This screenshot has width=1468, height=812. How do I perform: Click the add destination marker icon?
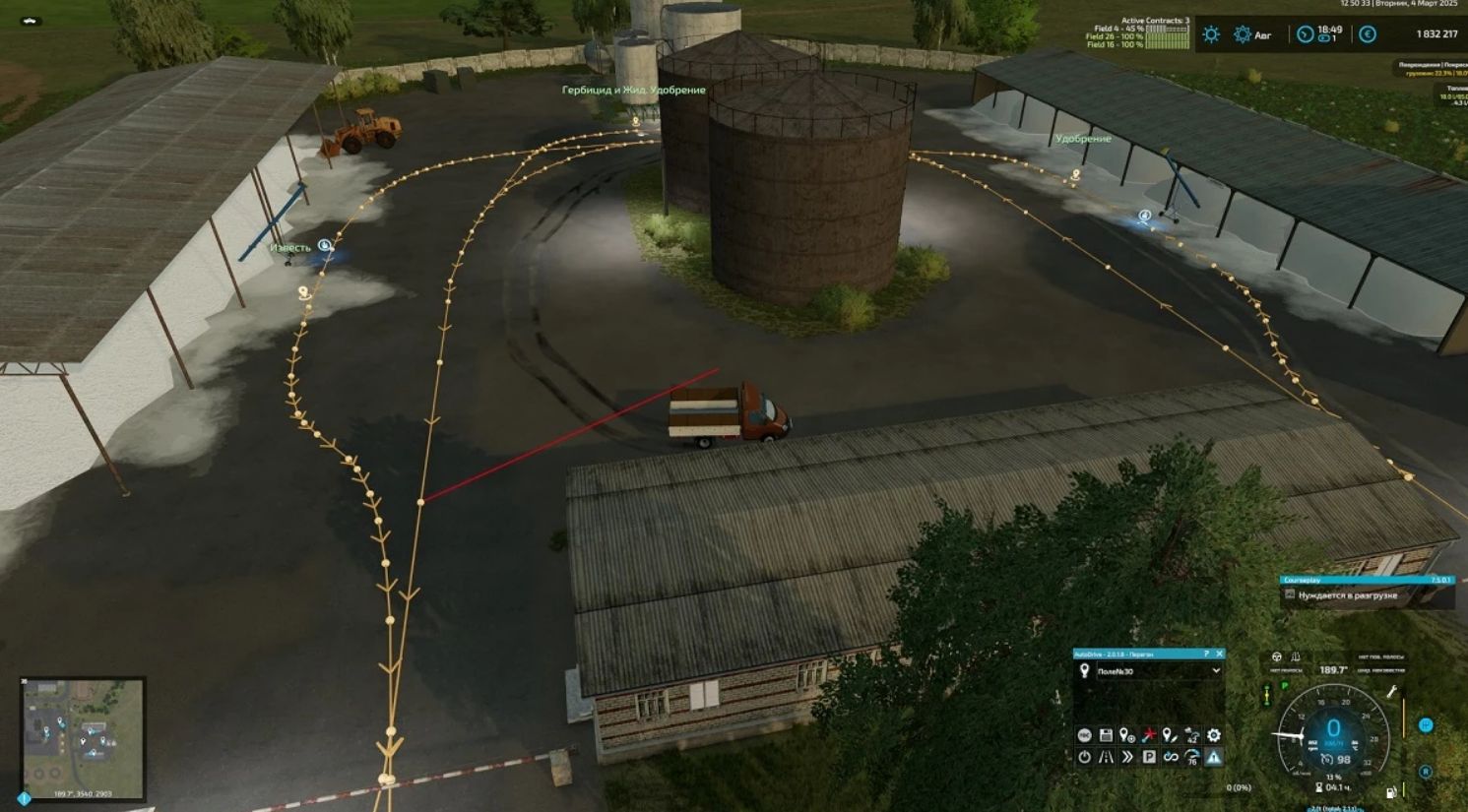click(x=1127, y=735)
